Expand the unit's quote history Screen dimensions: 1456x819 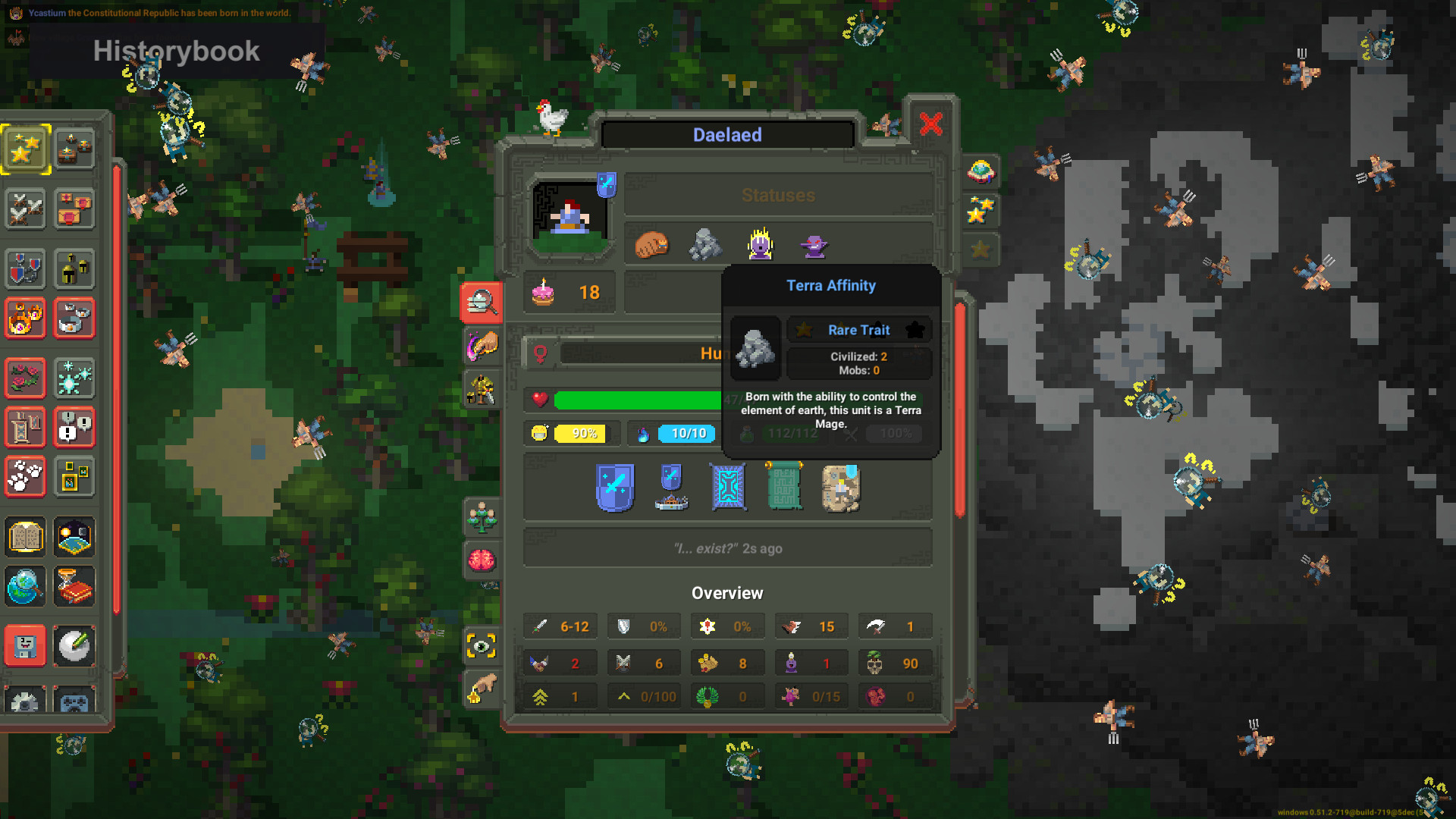coord(727,548)
